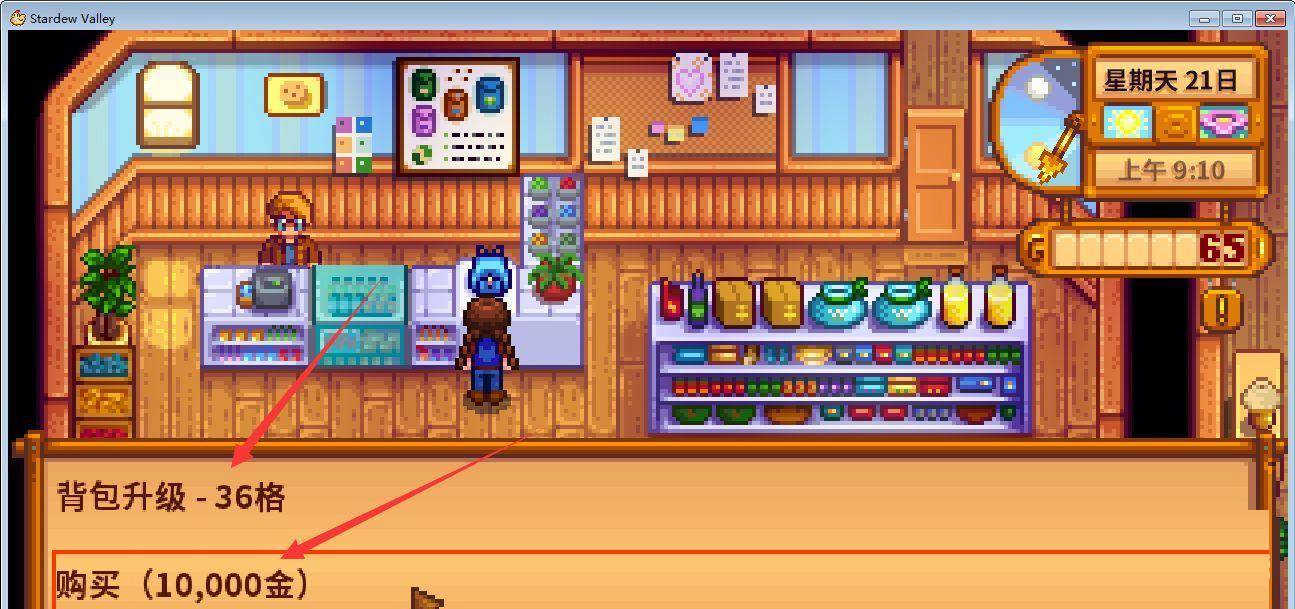Viewport: 1295px width, 609px height.
Task: Close the Stardew Valley window
Action: (1270, 18)
